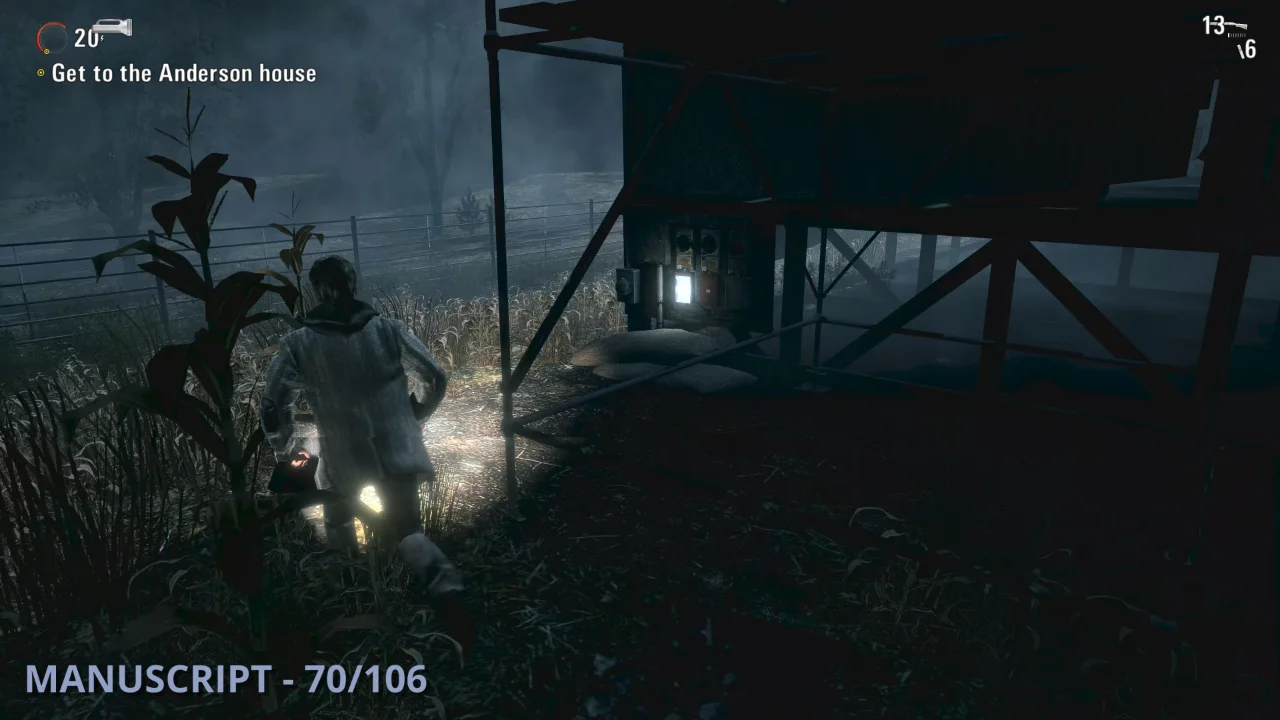Click the lightning bolt on the battery counter
The width and height of the screenshot is (1280, 720).
(x=102, y=37)
